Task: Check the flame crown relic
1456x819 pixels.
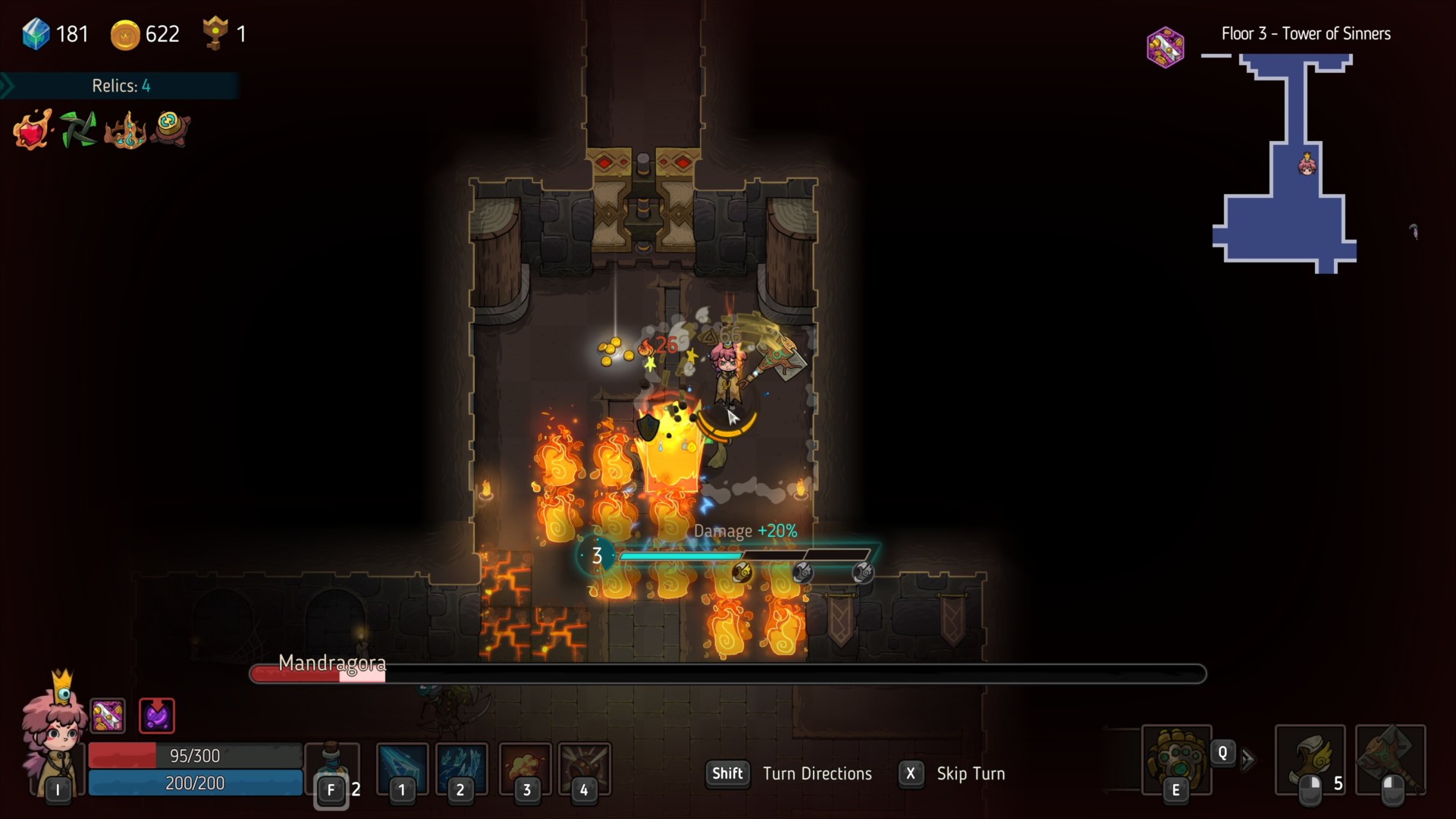Action: 125,130
